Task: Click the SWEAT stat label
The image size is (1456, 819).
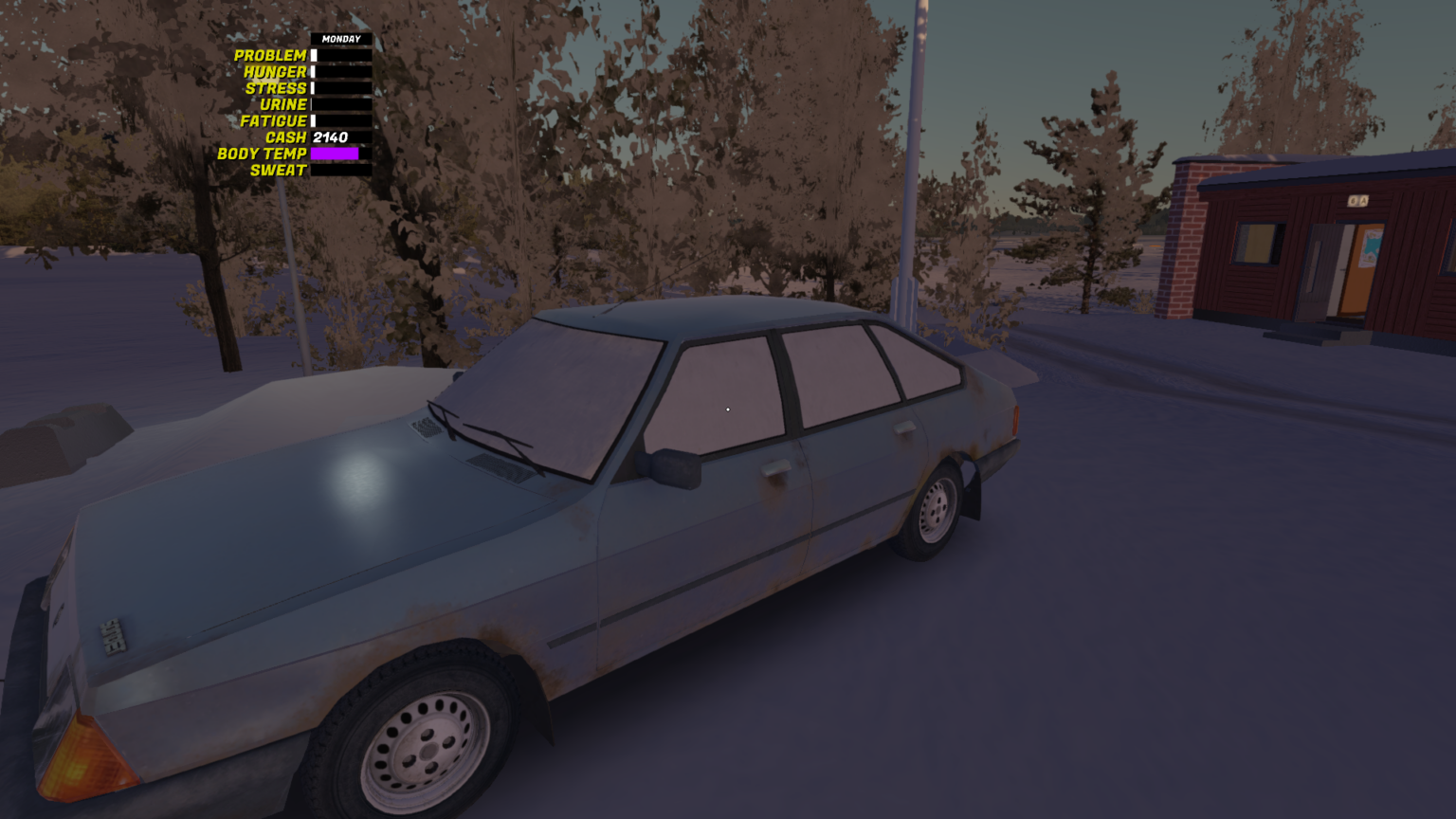Action: click(x=277, y=171)
